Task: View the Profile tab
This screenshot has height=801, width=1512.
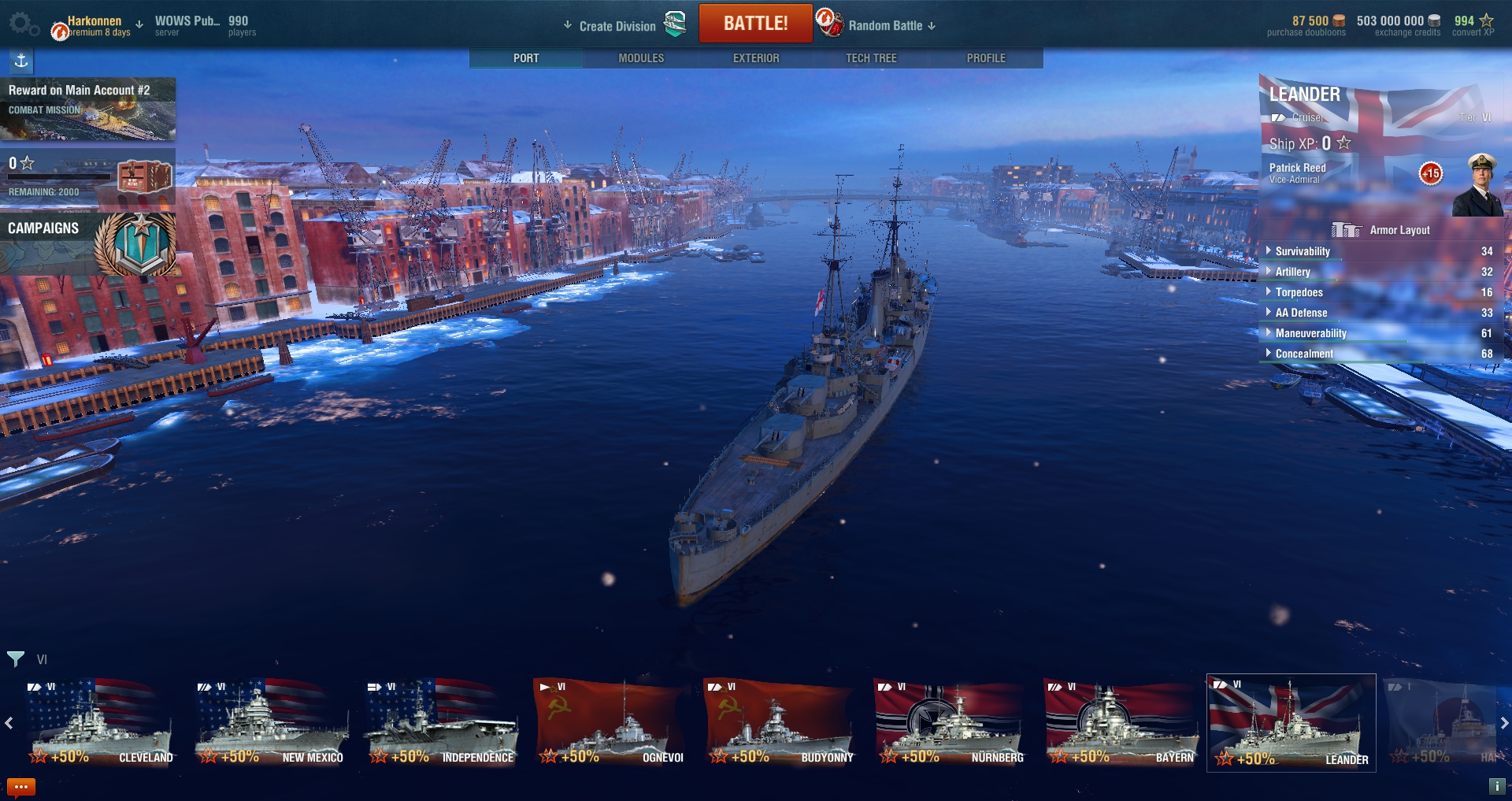Action: click(x=986, y=58)
